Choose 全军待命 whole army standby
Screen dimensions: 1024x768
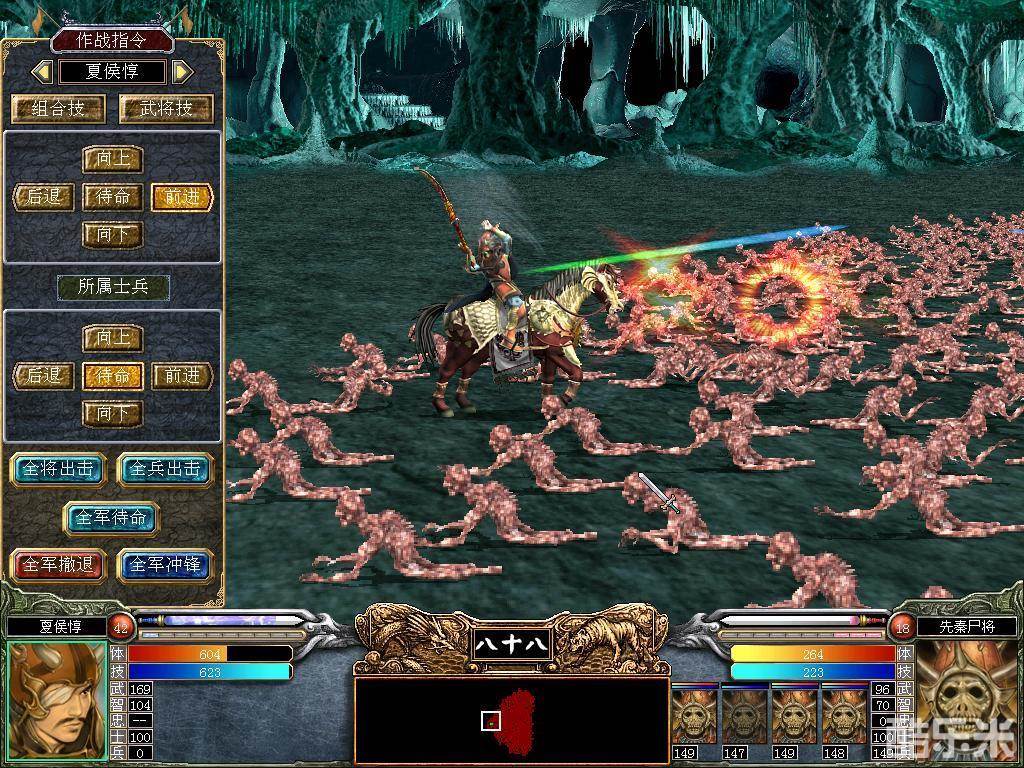111,518
